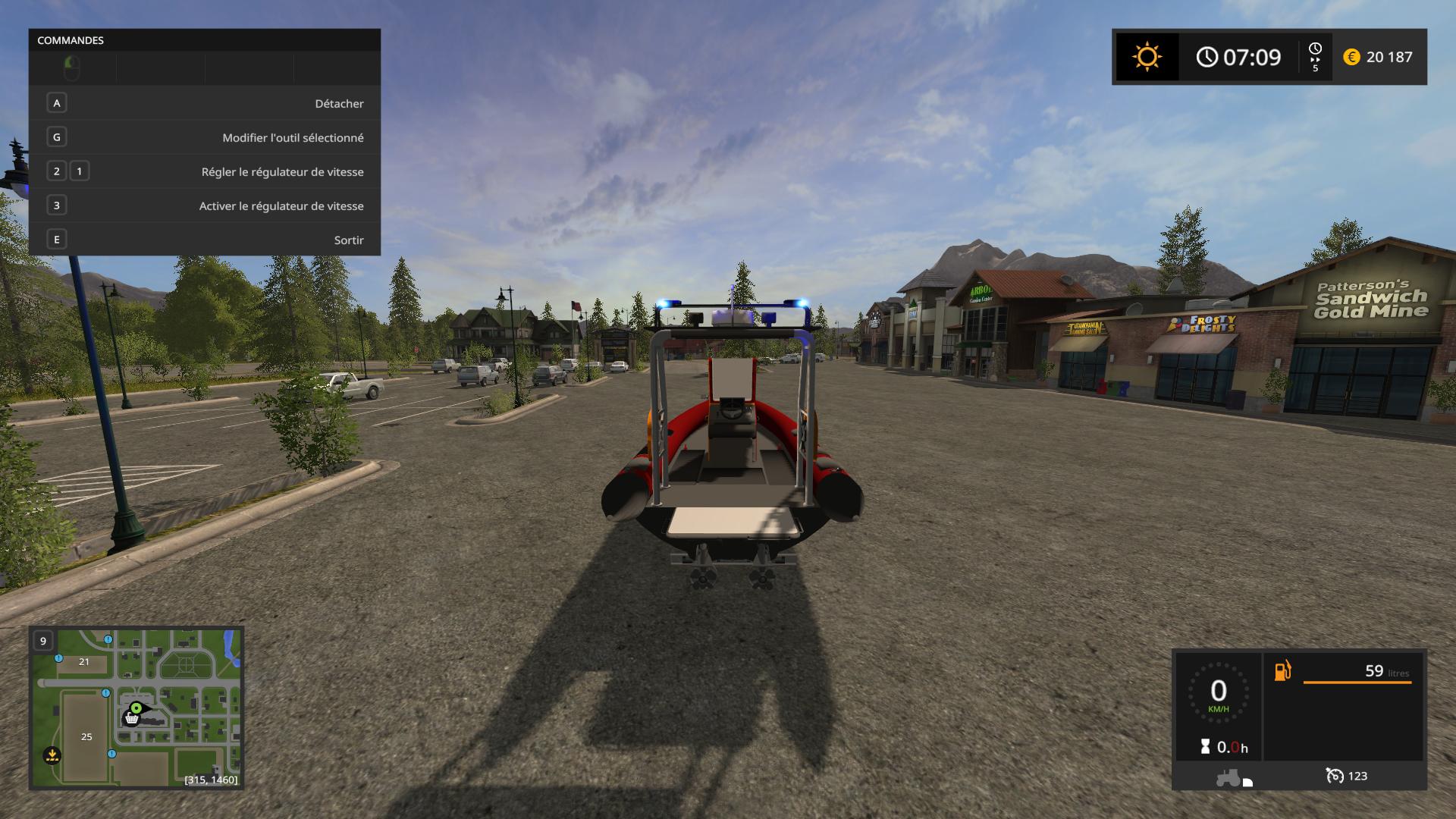Screen dimensions: 1456x819
Task: Click the time acceleration clock icon
Action: [x=1315, y=57]
